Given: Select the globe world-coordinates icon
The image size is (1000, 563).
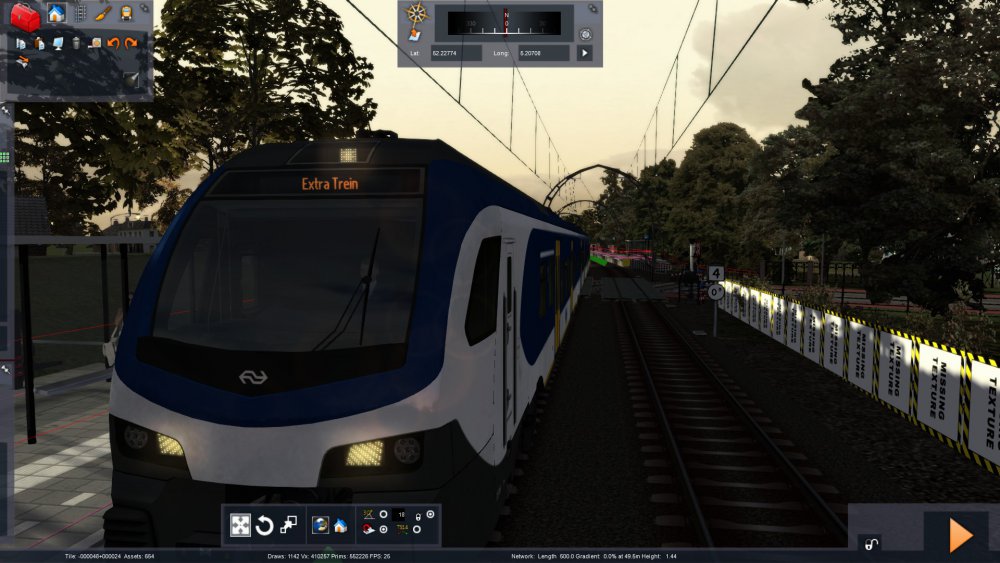Looking at the screenshot, I should (x=320, y=525).
